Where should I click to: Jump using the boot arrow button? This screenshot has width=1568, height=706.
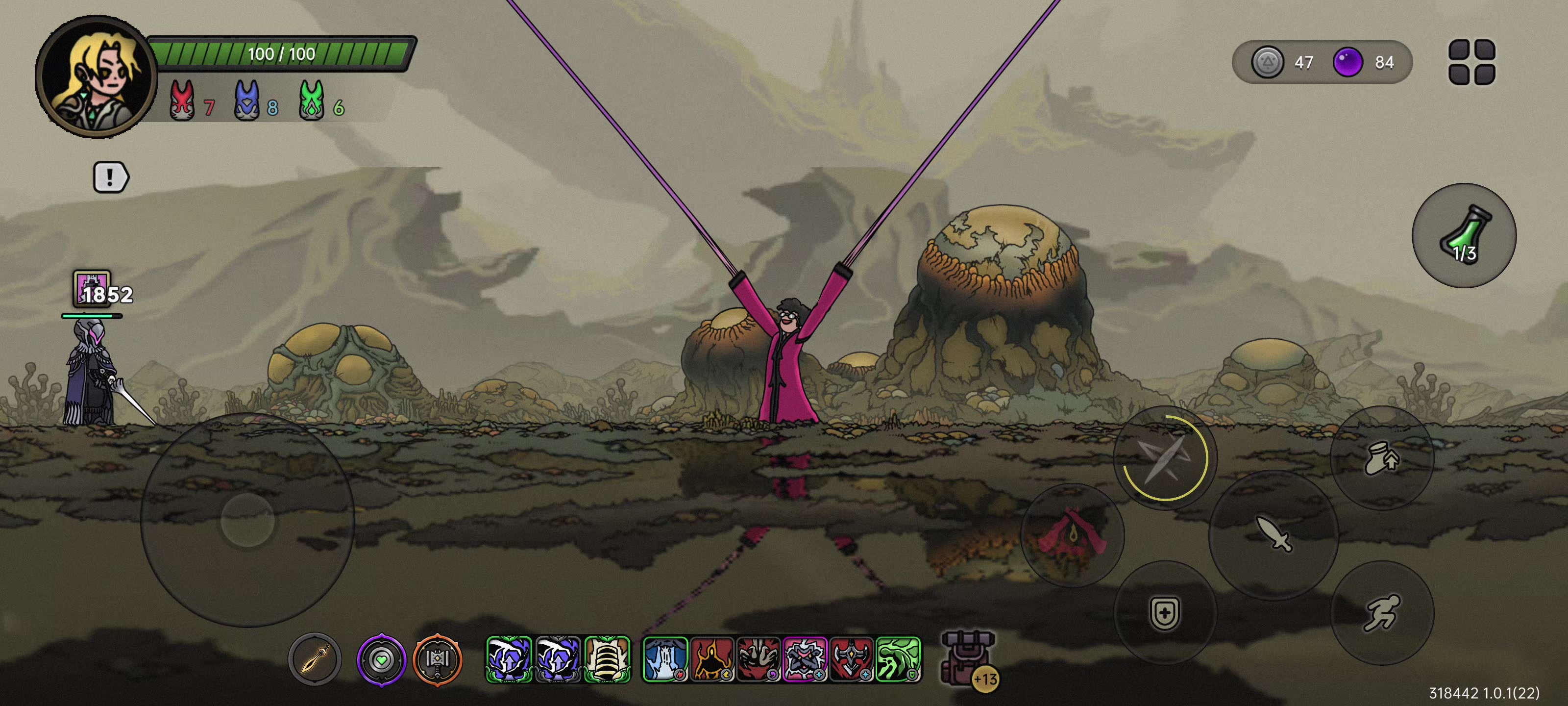point(1382,458)
